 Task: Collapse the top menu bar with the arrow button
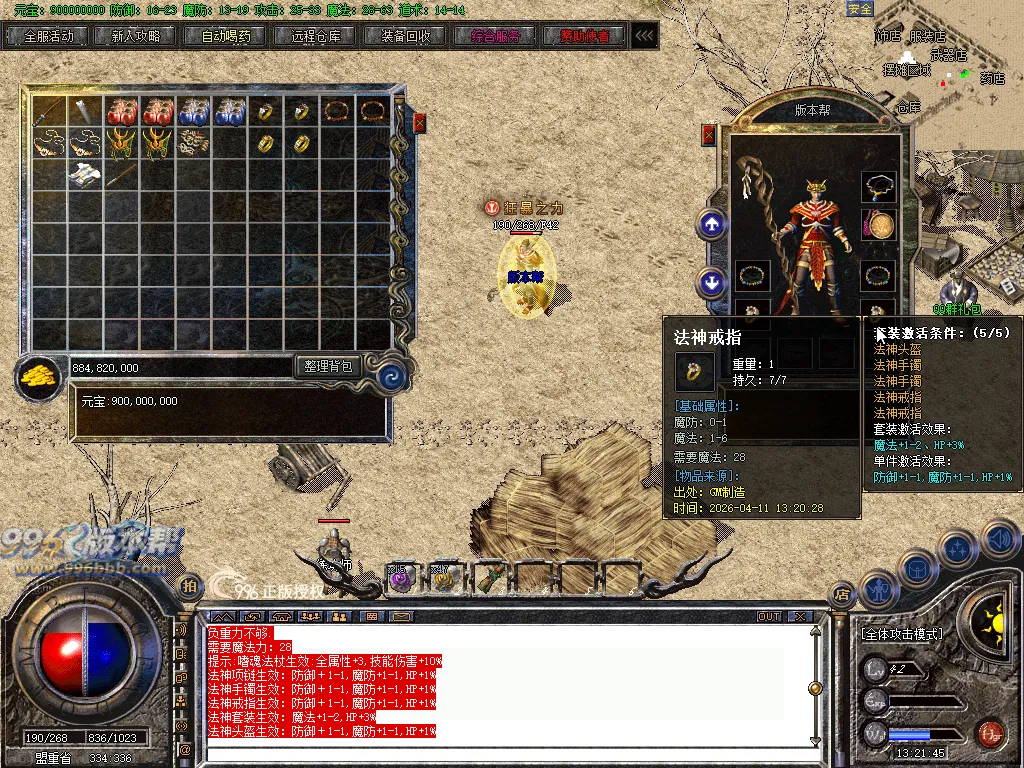[645, 36]
